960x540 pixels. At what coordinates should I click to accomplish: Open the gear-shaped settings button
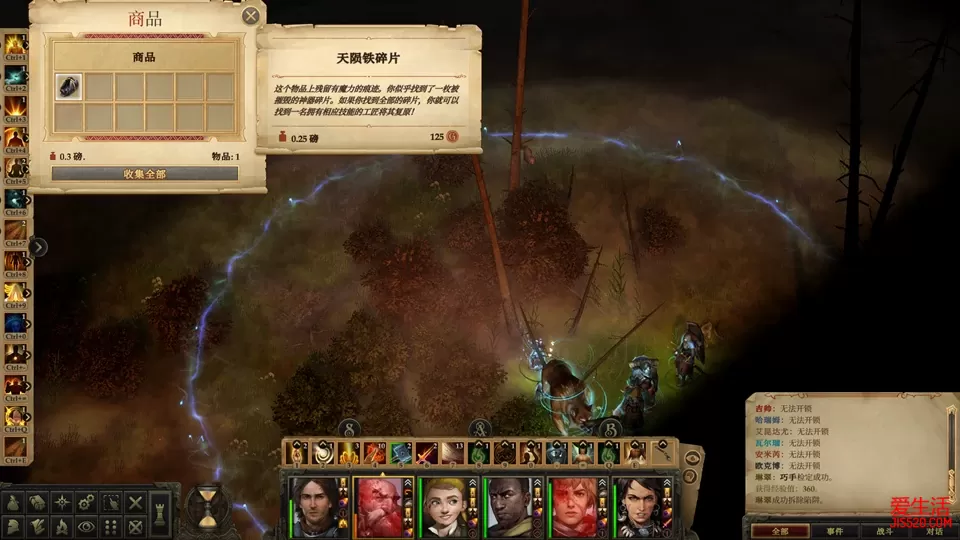click(87, 502)
